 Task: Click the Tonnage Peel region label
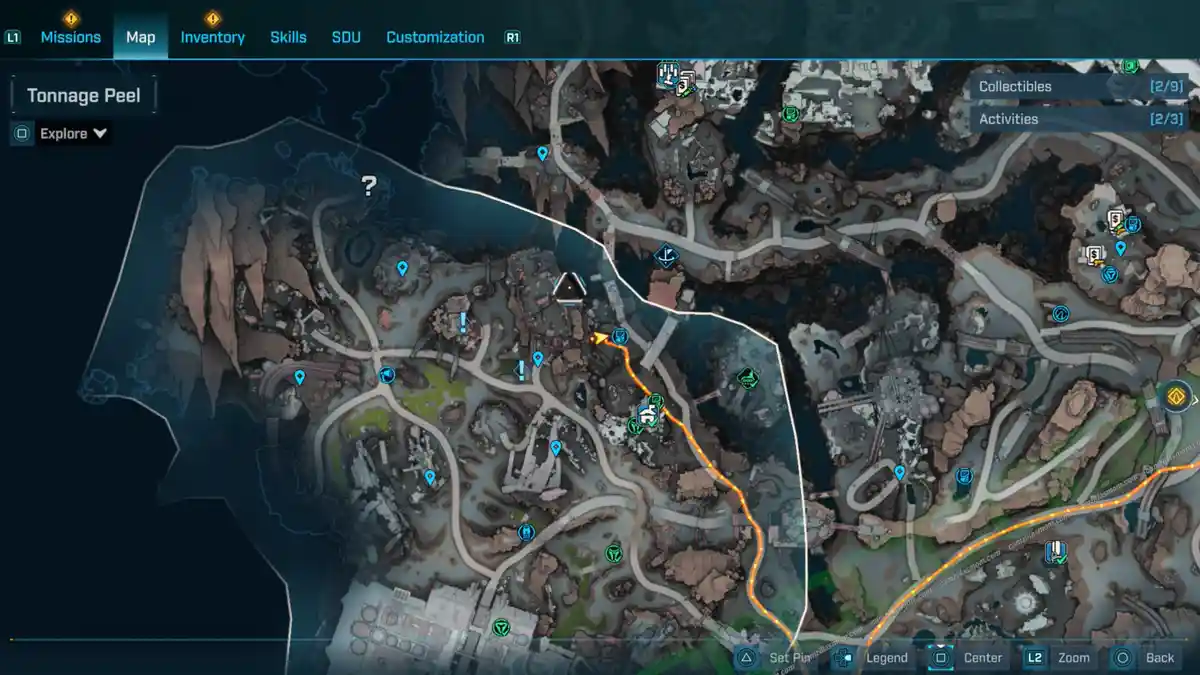[x=83, y=96]
